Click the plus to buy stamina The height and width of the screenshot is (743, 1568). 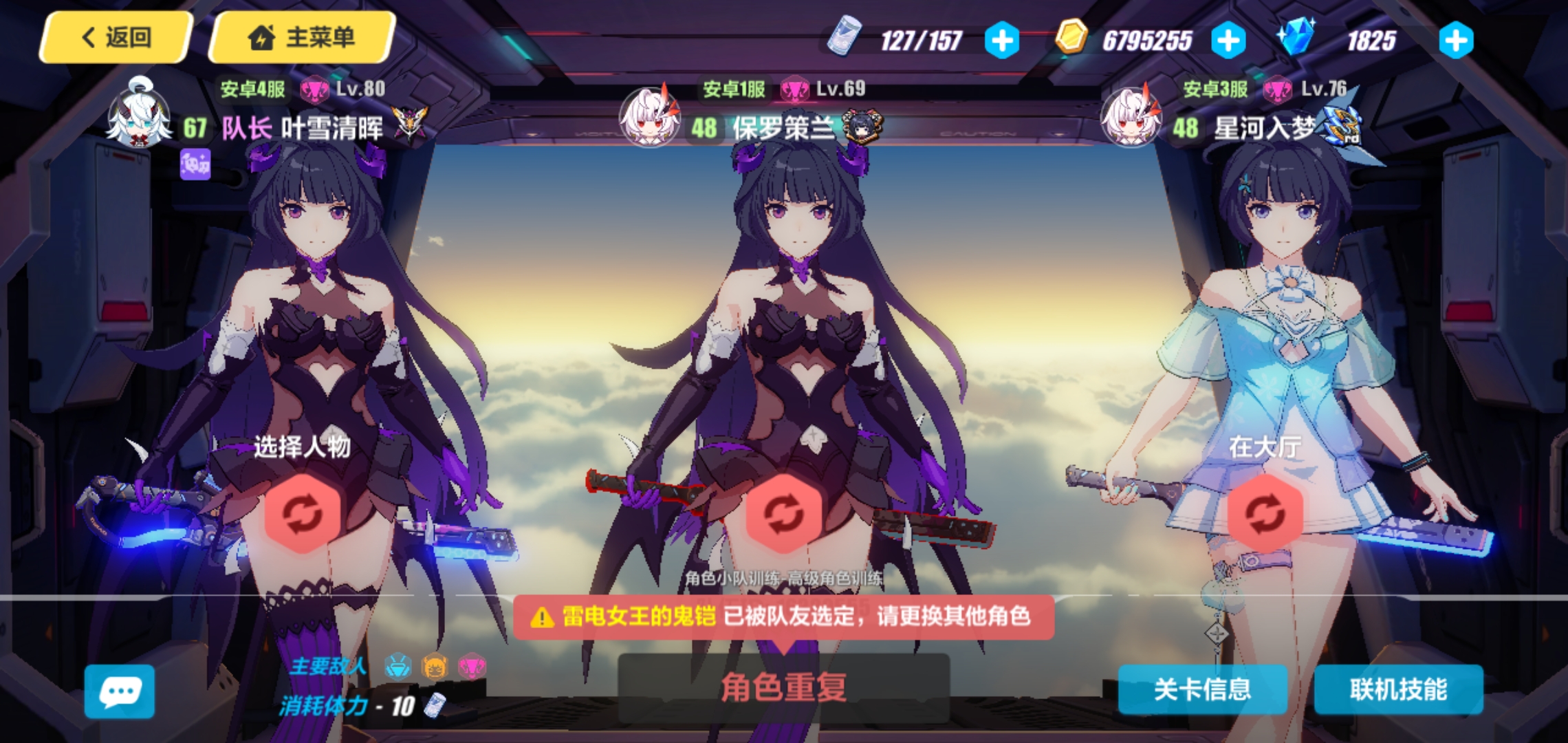point(1003,39)
